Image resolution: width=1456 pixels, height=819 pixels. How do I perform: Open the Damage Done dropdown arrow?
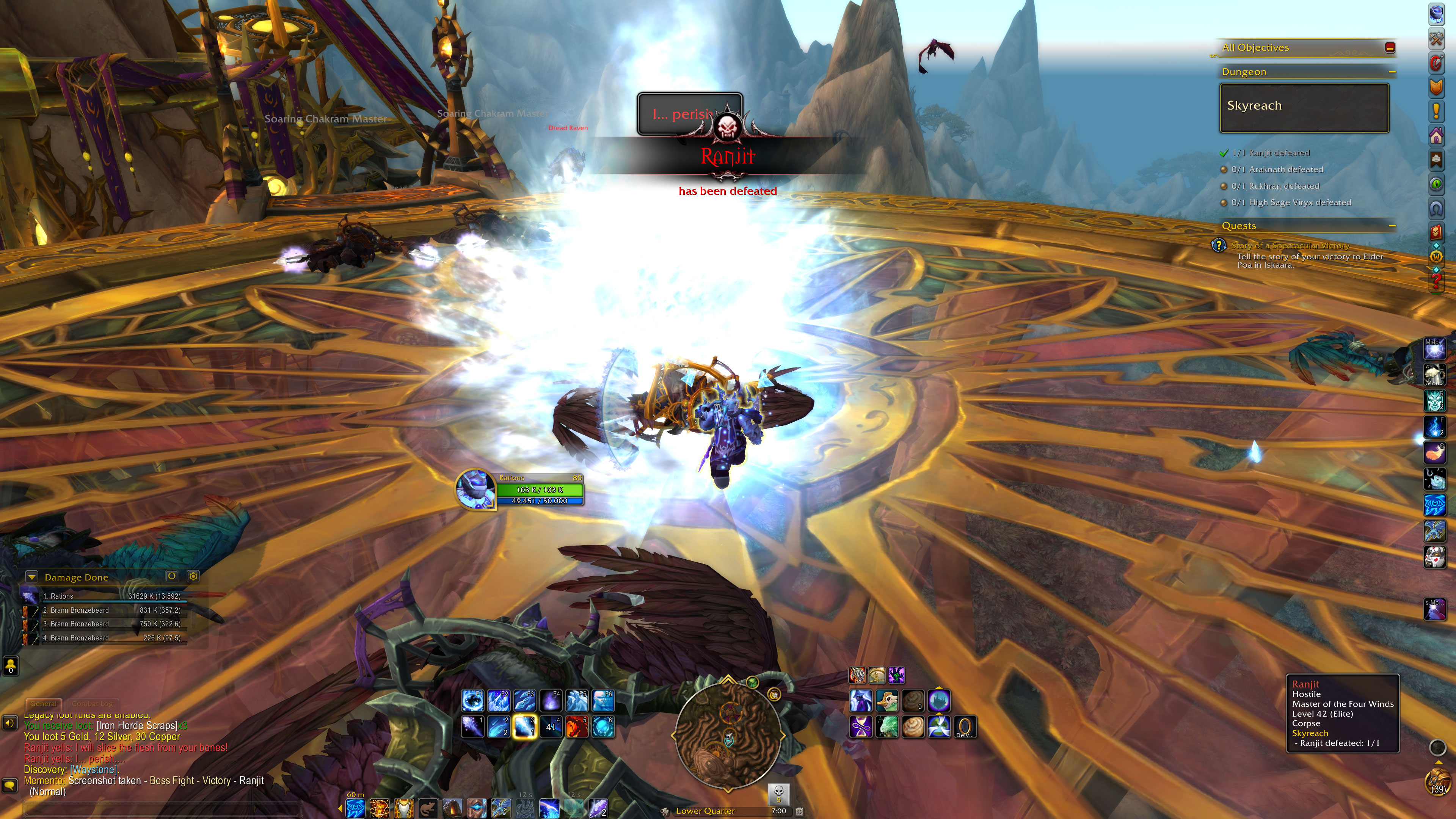pyautogui.click(x=32, y=577)
